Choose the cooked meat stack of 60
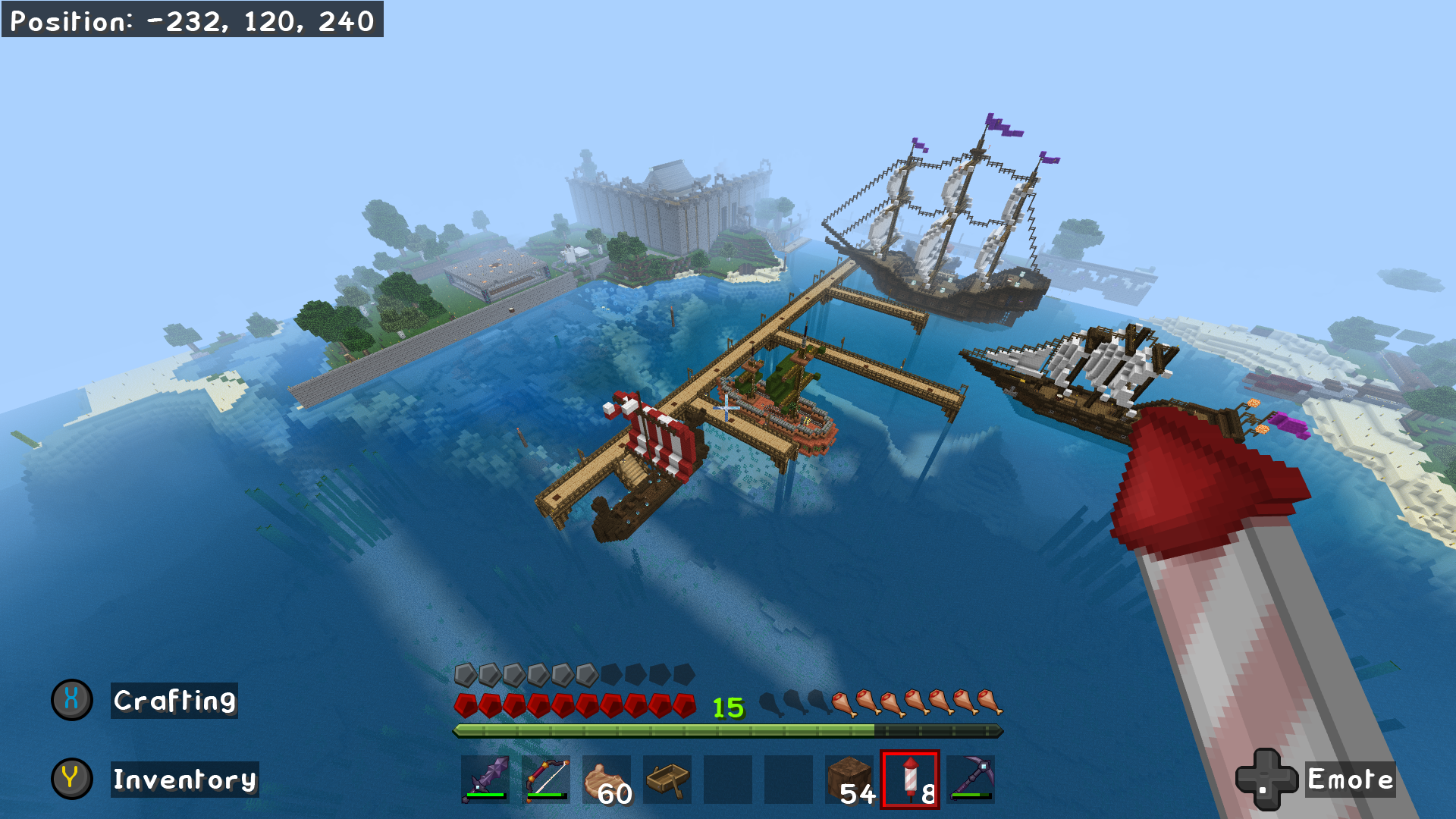Viewport: 1456px width, 819px height. coord(607,779)
